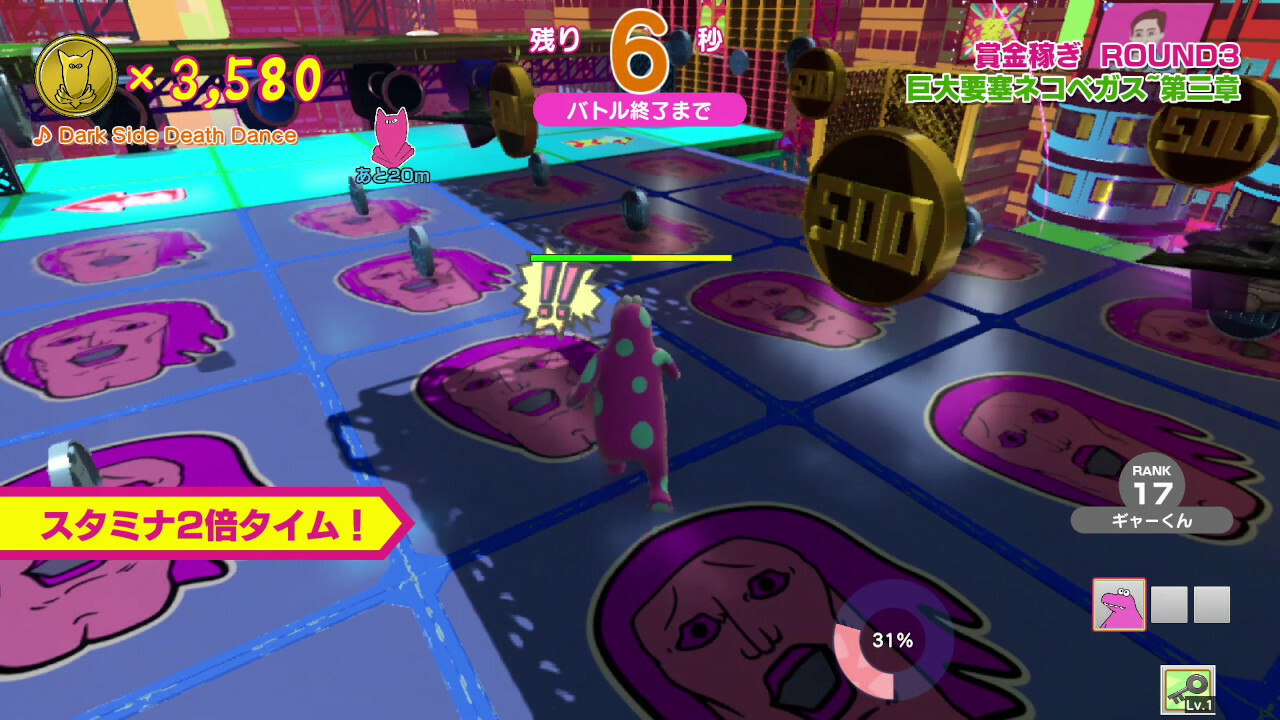The width and height of the screenshot is (1280, 720).
Task: Select the pink cat distance marker
Action: click(x=391, y=138)
